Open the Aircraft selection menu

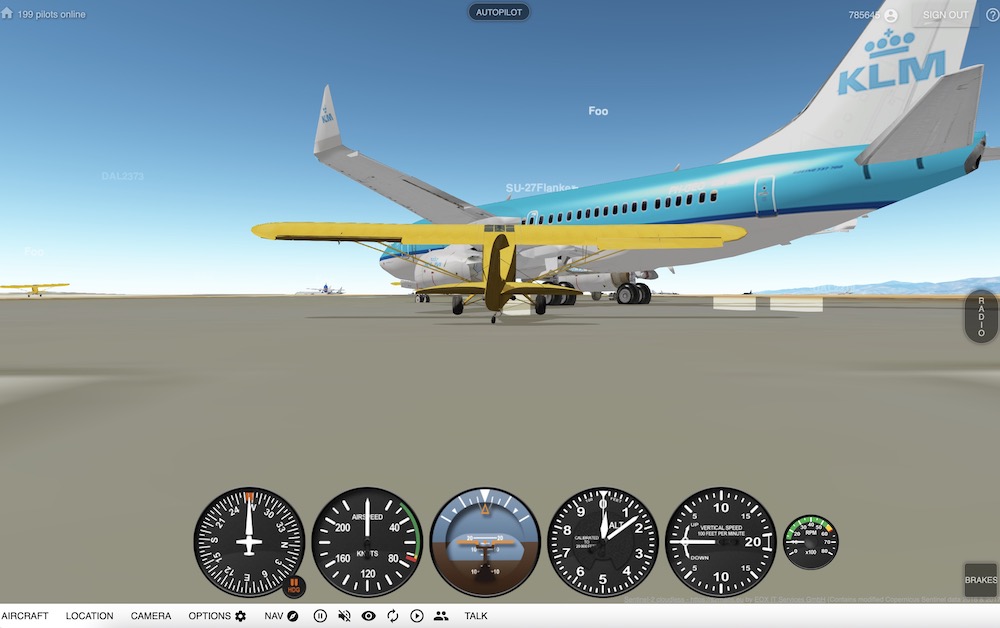point(24,616)
